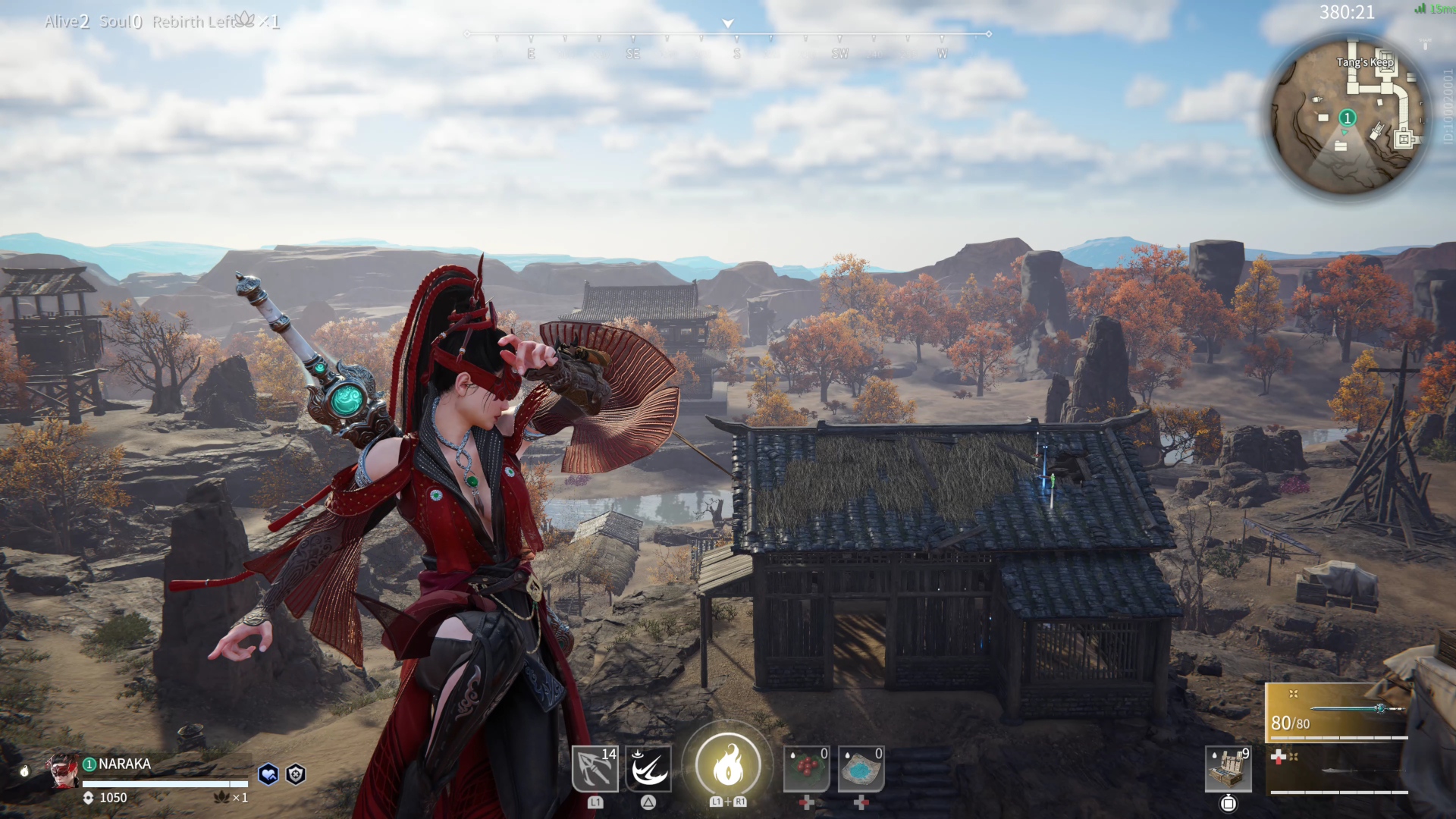Screen dimensions: 1456x819
Task: Click the small flame icon beside the portrait
Action: pyautogui.click(x=24, y=771)
